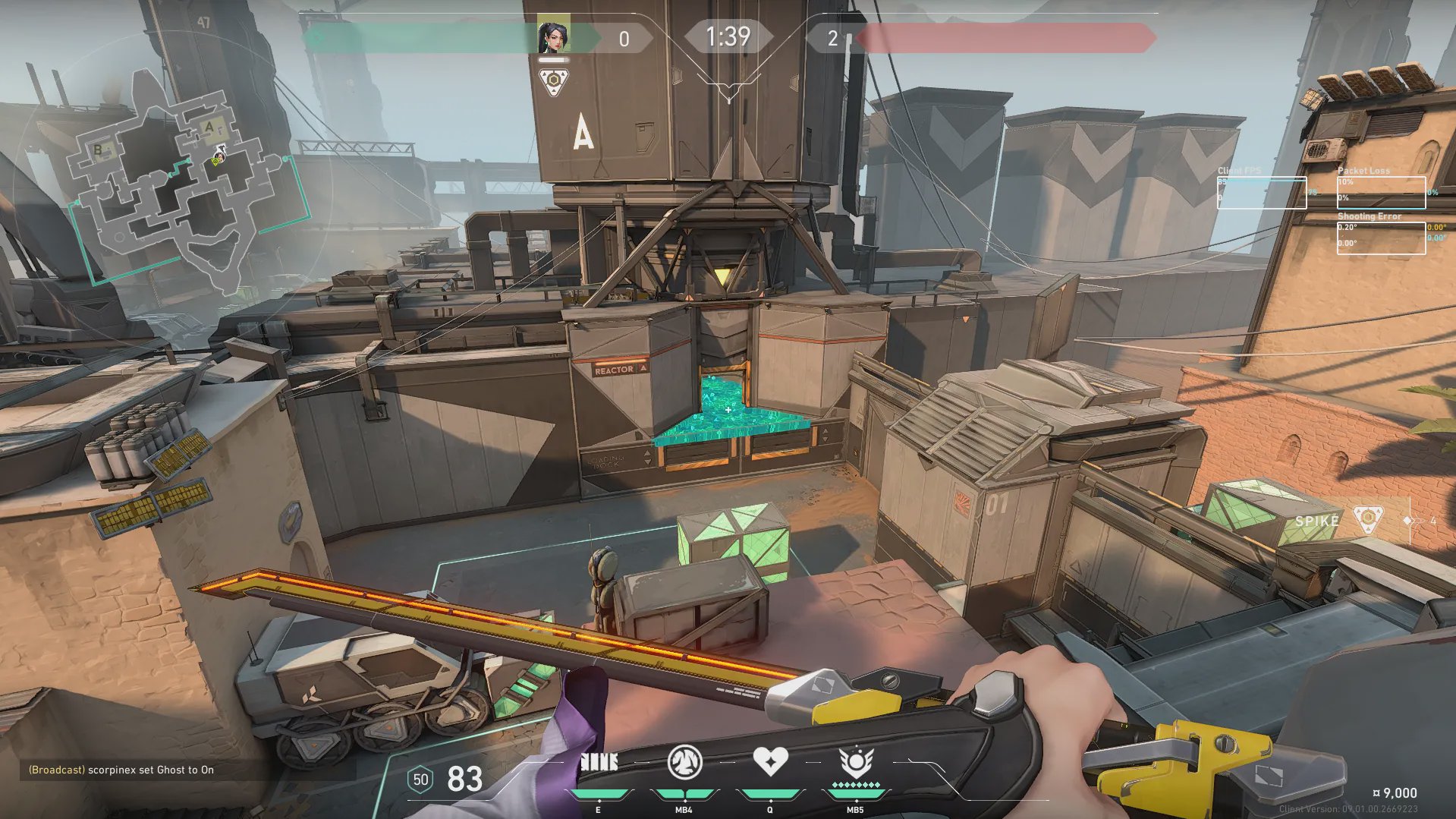Use the Healing Orb heart ability

[x=769, y=761]
